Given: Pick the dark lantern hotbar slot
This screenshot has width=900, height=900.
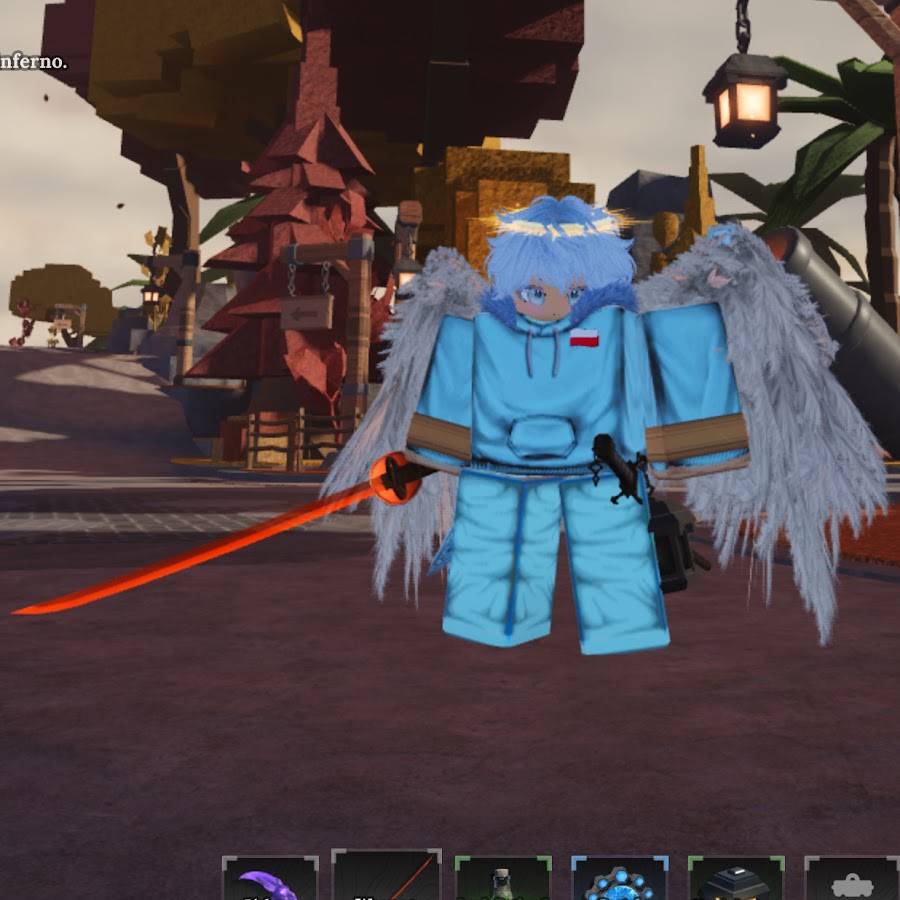Looking at the screenshot, I should [735, 879].
